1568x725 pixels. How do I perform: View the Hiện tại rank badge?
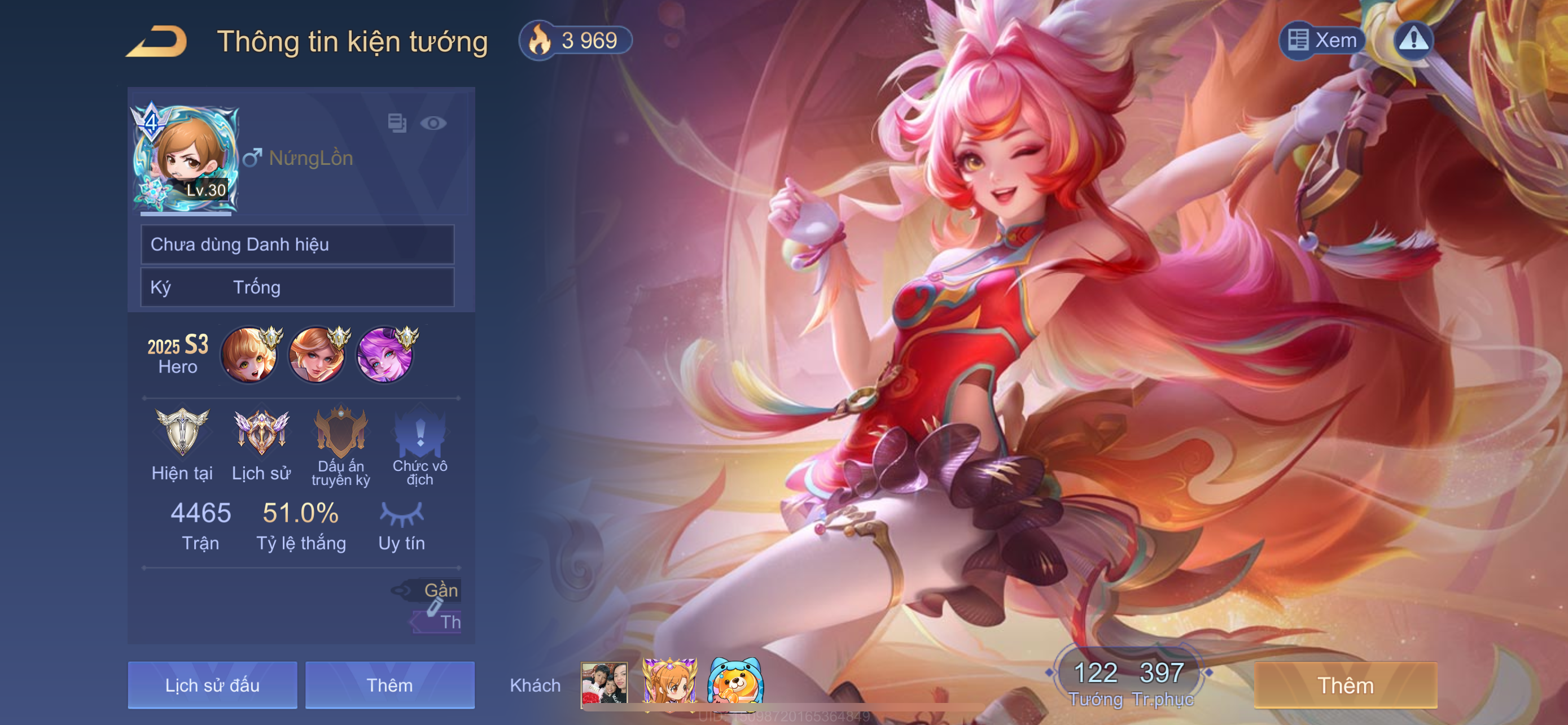click(182, 432)
